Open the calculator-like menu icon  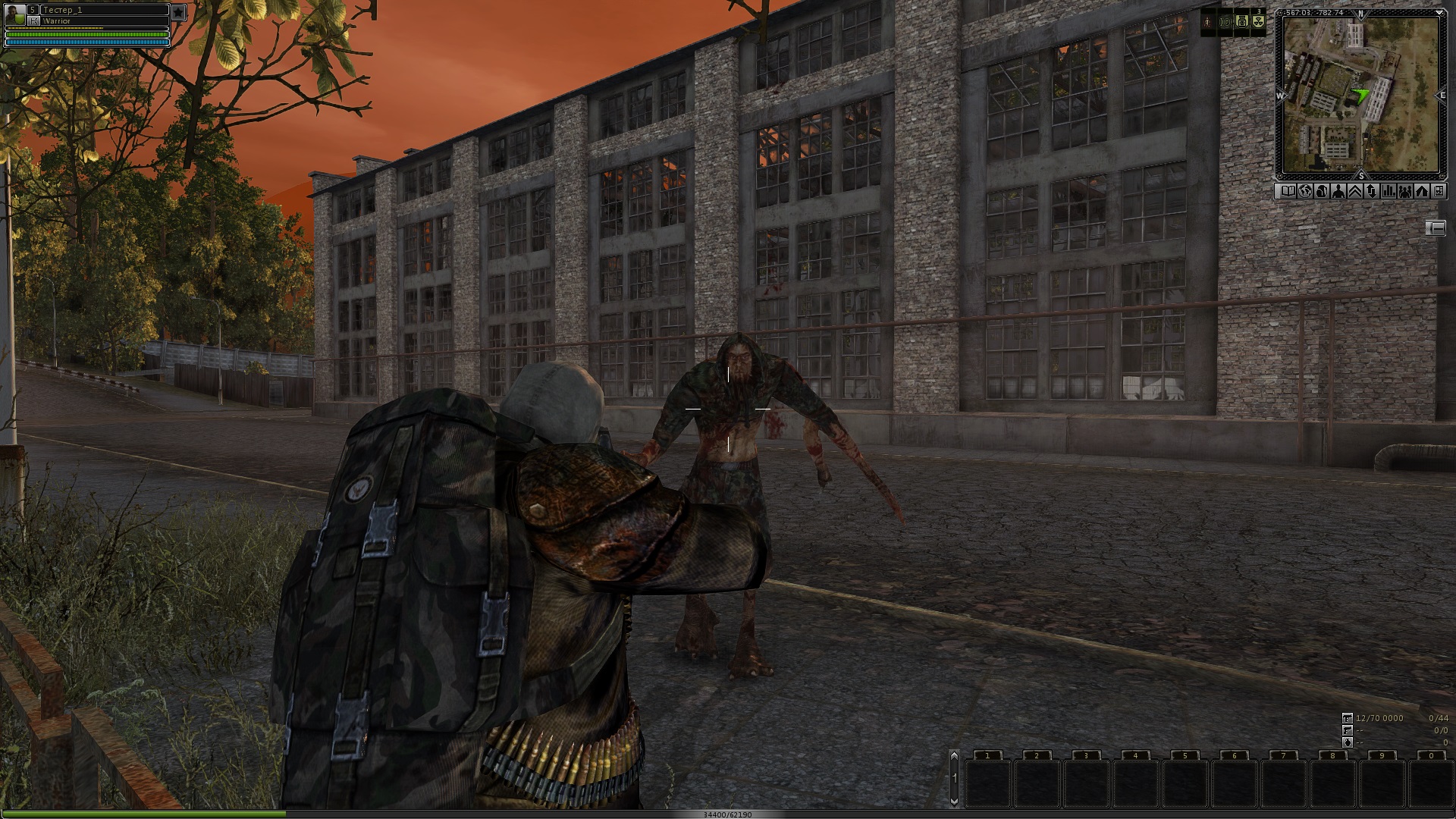1439,192
